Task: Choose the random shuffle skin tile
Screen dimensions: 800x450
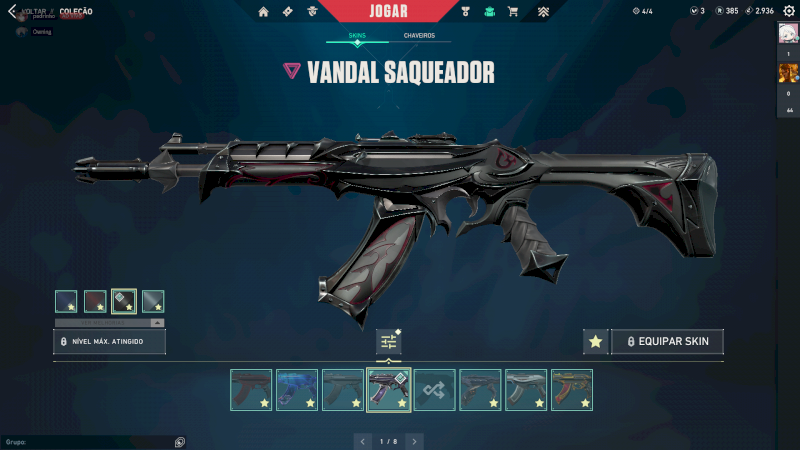Action: (x=435, y=390)
